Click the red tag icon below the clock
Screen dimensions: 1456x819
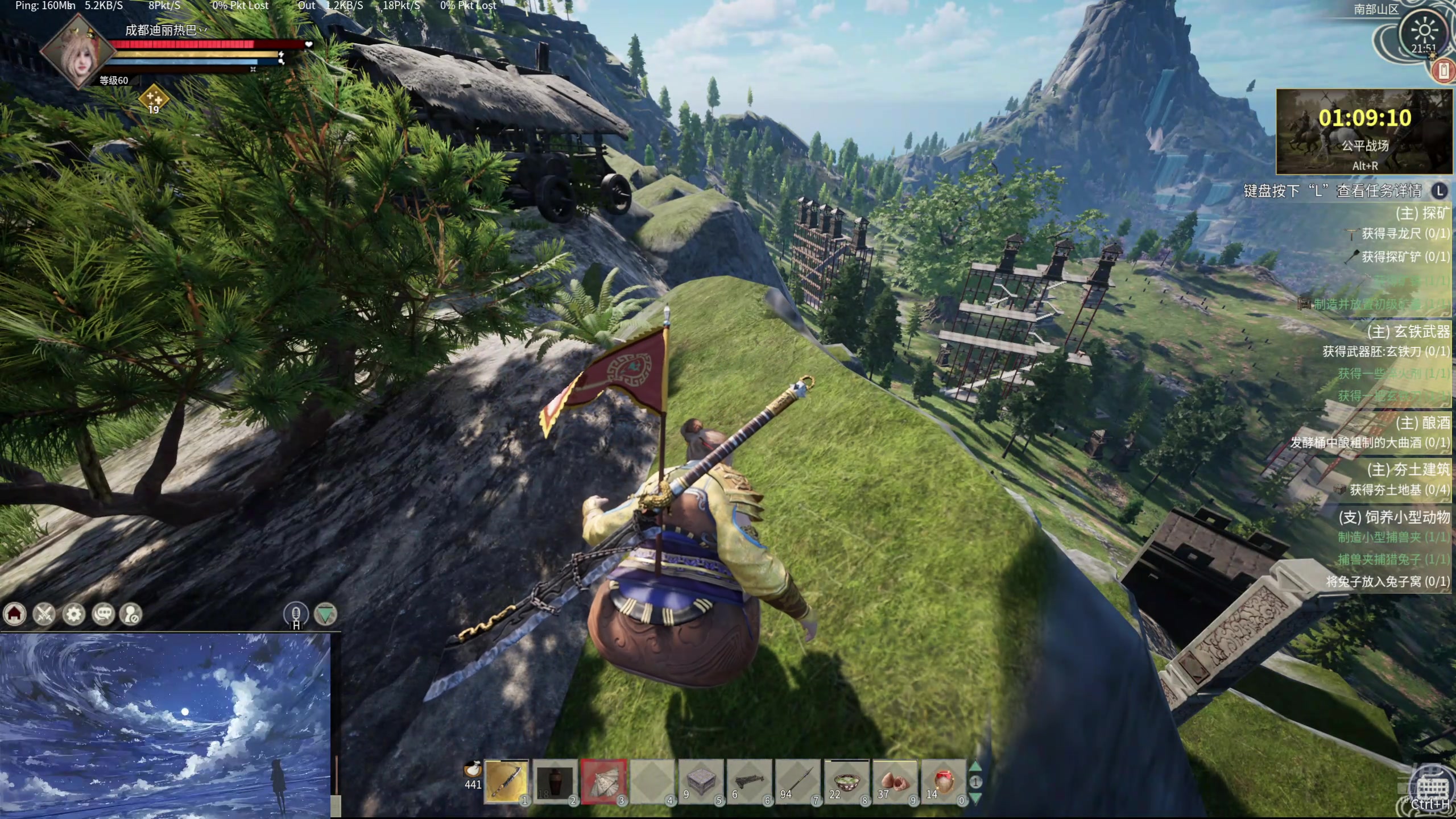(x=1443, y=71)
